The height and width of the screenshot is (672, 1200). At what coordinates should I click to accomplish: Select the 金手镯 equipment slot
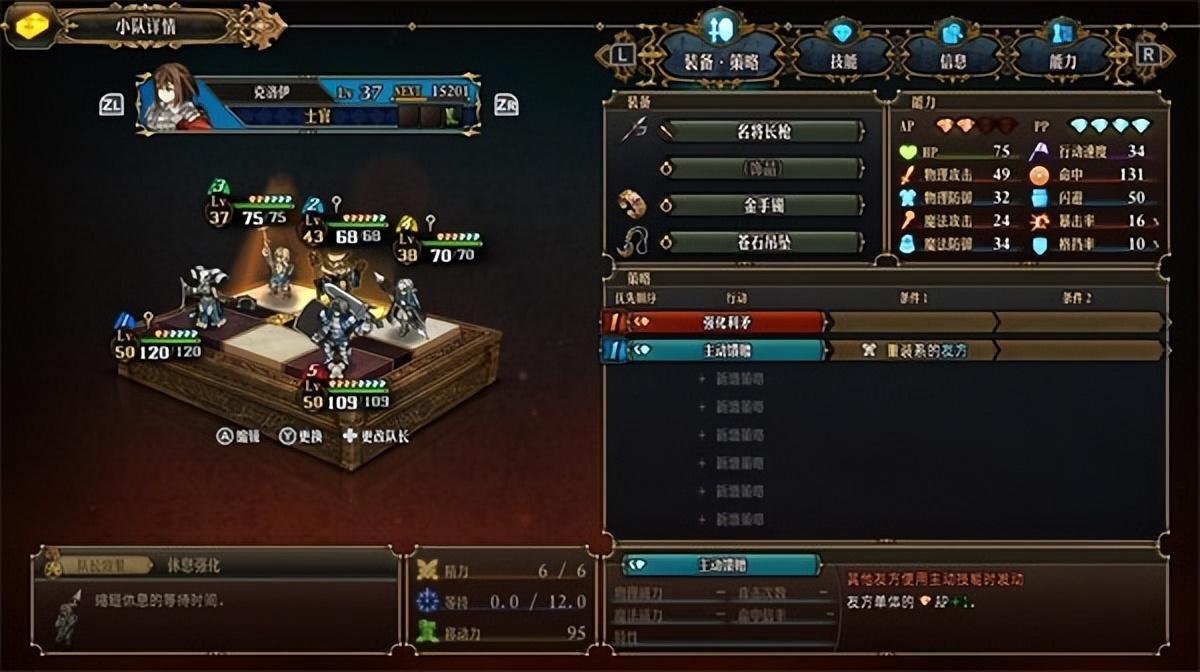763,205
